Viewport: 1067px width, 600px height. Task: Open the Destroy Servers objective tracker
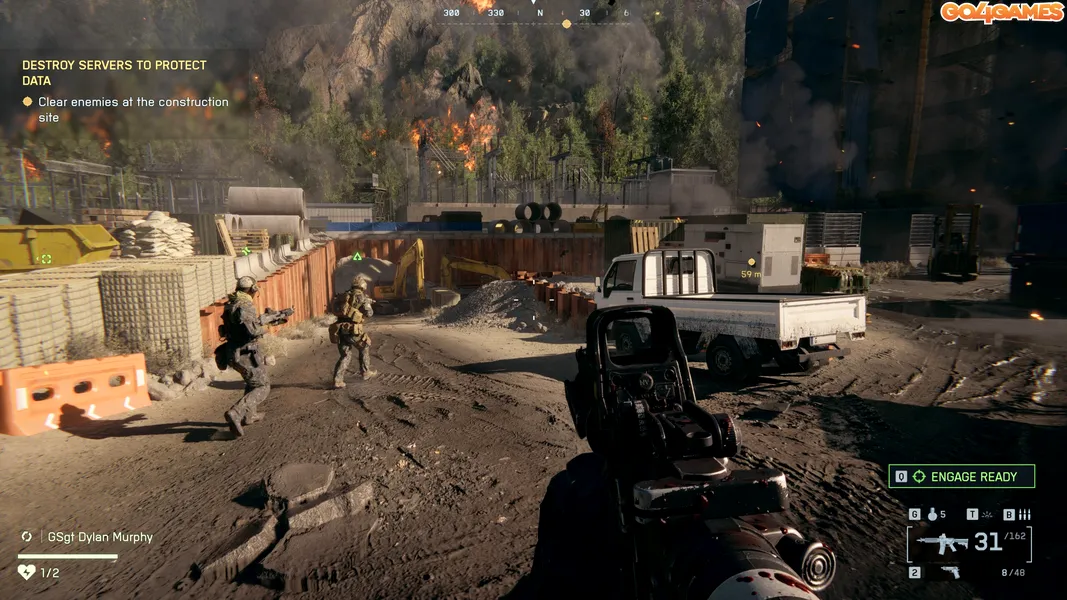click(114, 73)
